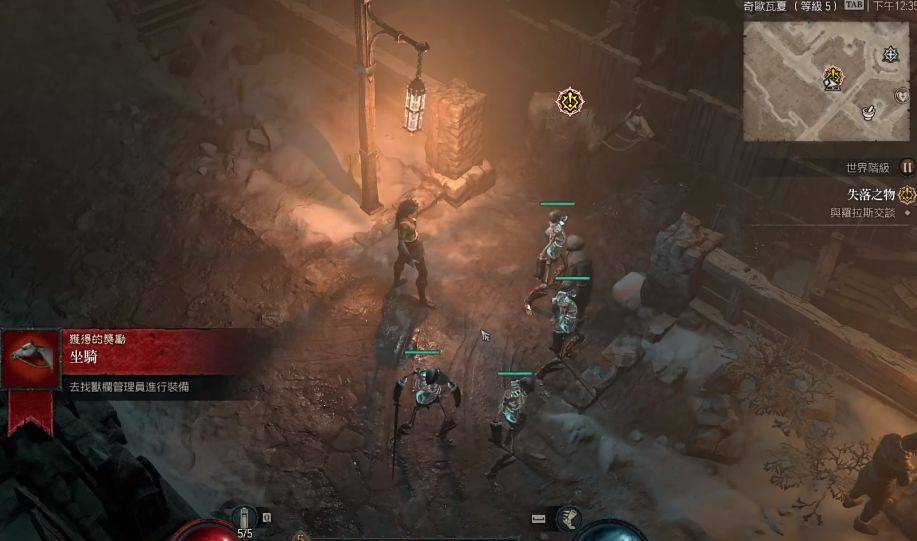Click the floating quest marker above the doorway

click(x=570, y=100)
